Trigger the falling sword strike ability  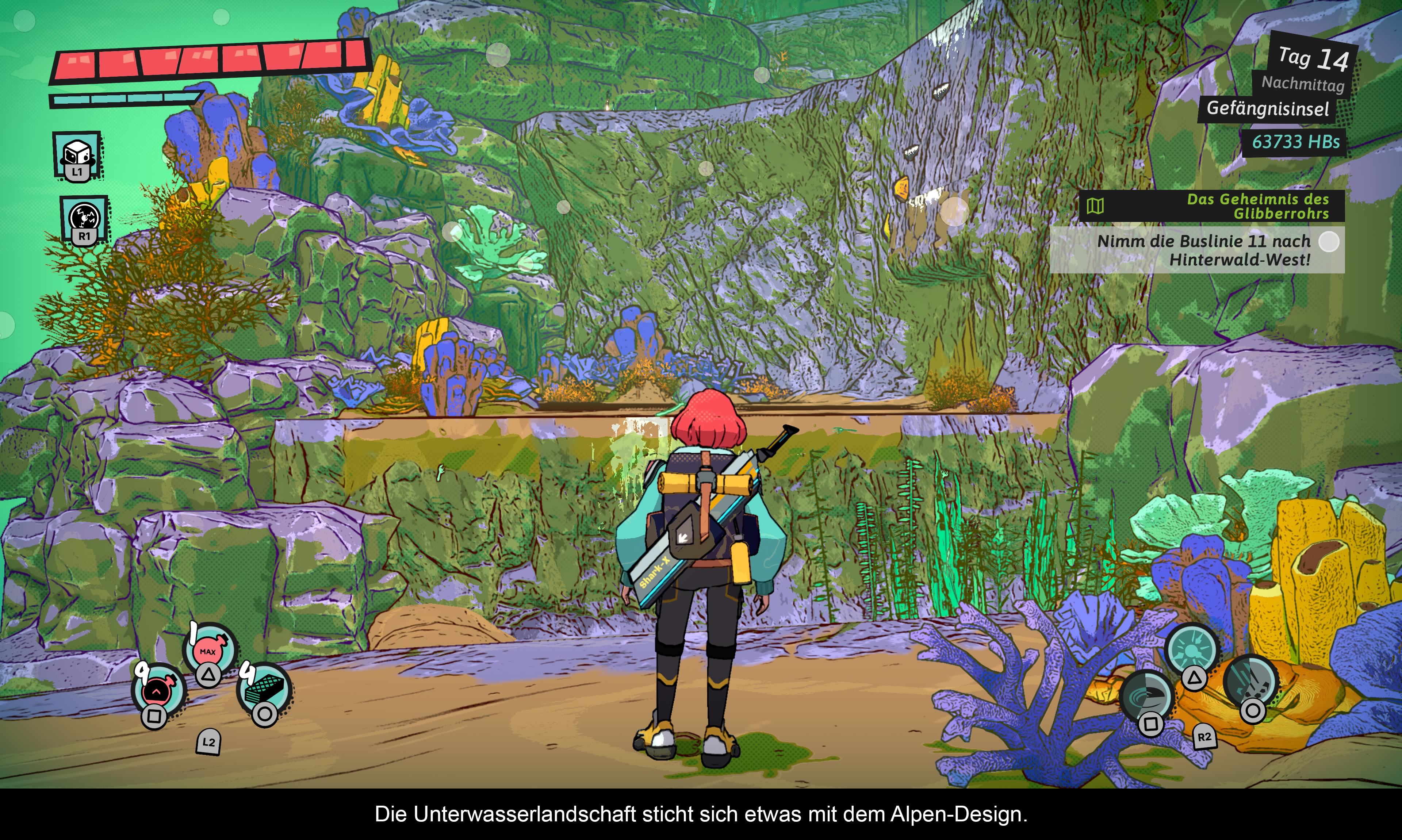pos(1251,681)
